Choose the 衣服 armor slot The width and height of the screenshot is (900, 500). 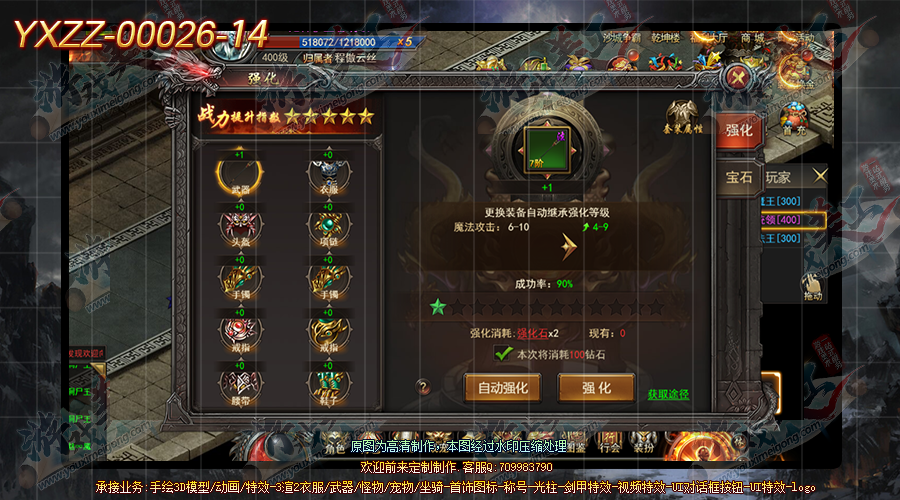pyautogui.click(x=327, y=177)
